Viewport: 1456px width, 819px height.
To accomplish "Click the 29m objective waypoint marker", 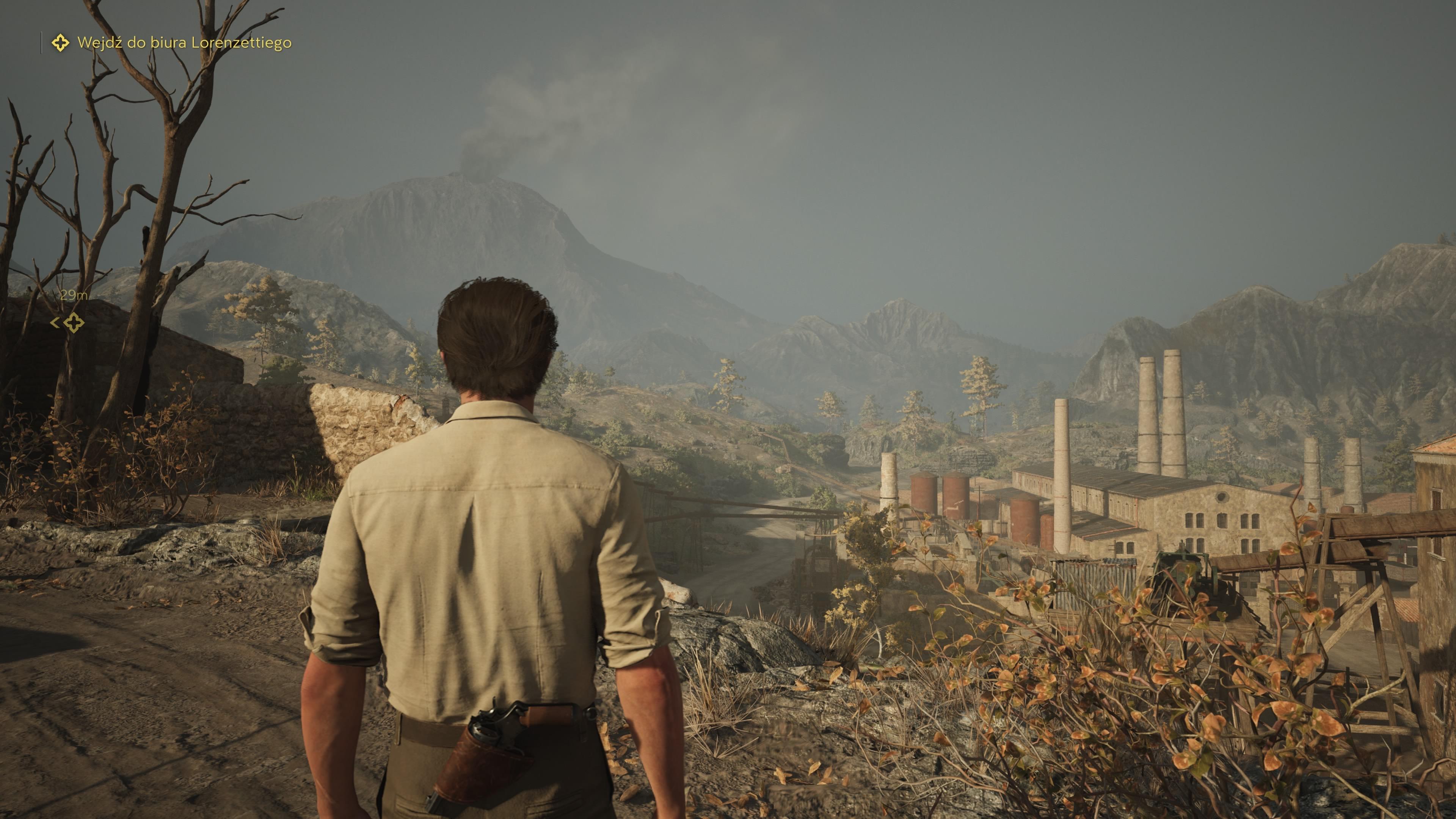I will tap(74, 323).
